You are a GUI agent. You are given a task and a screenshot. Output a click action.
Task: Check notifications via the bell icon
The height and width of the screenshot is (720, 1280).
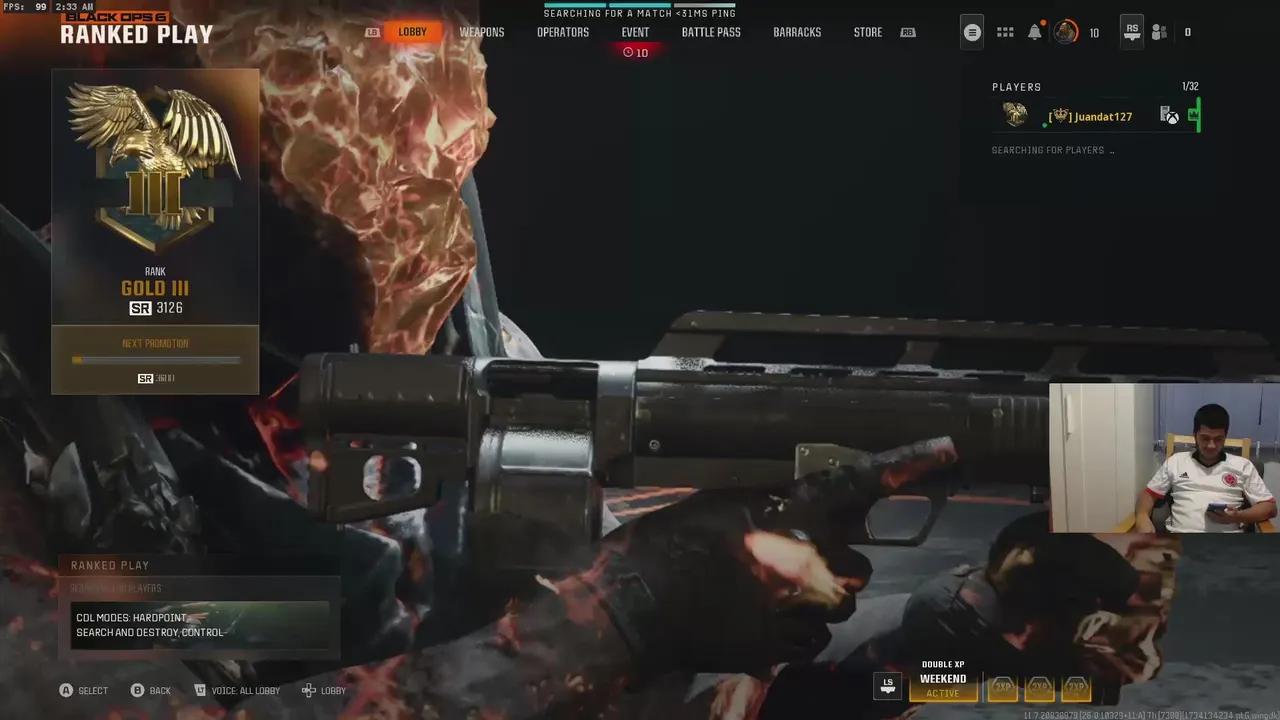(1033, 31)
